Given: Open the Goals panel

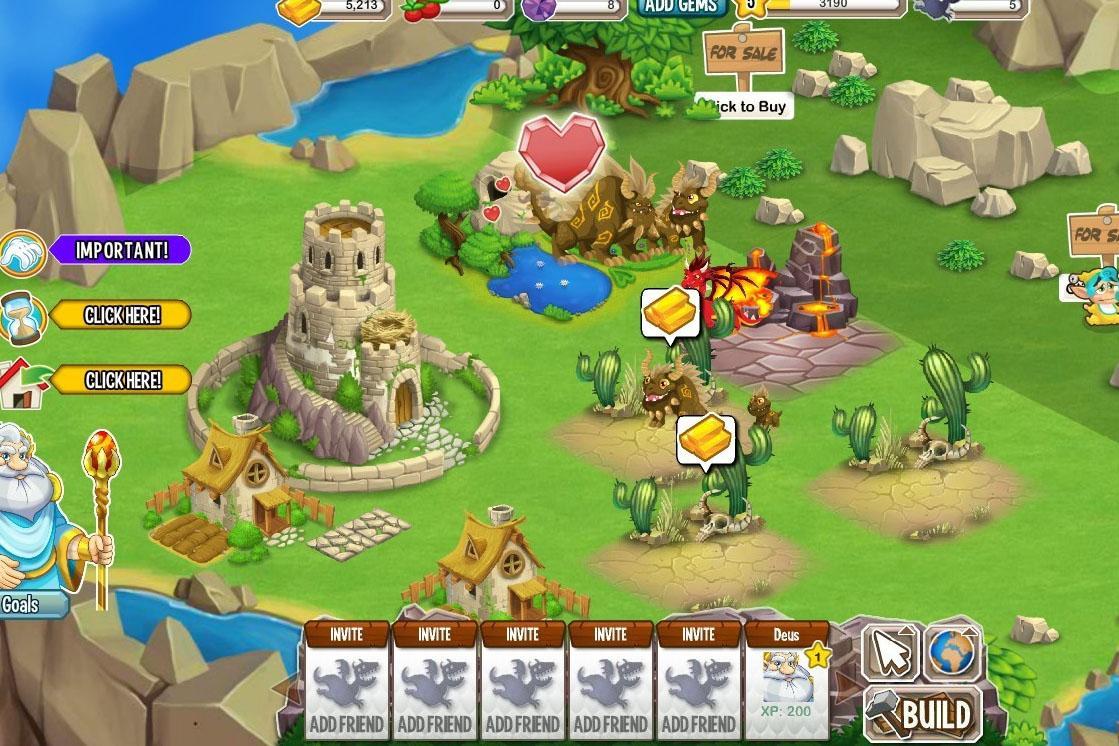Looking at the screenshot, I should [22, 604].
